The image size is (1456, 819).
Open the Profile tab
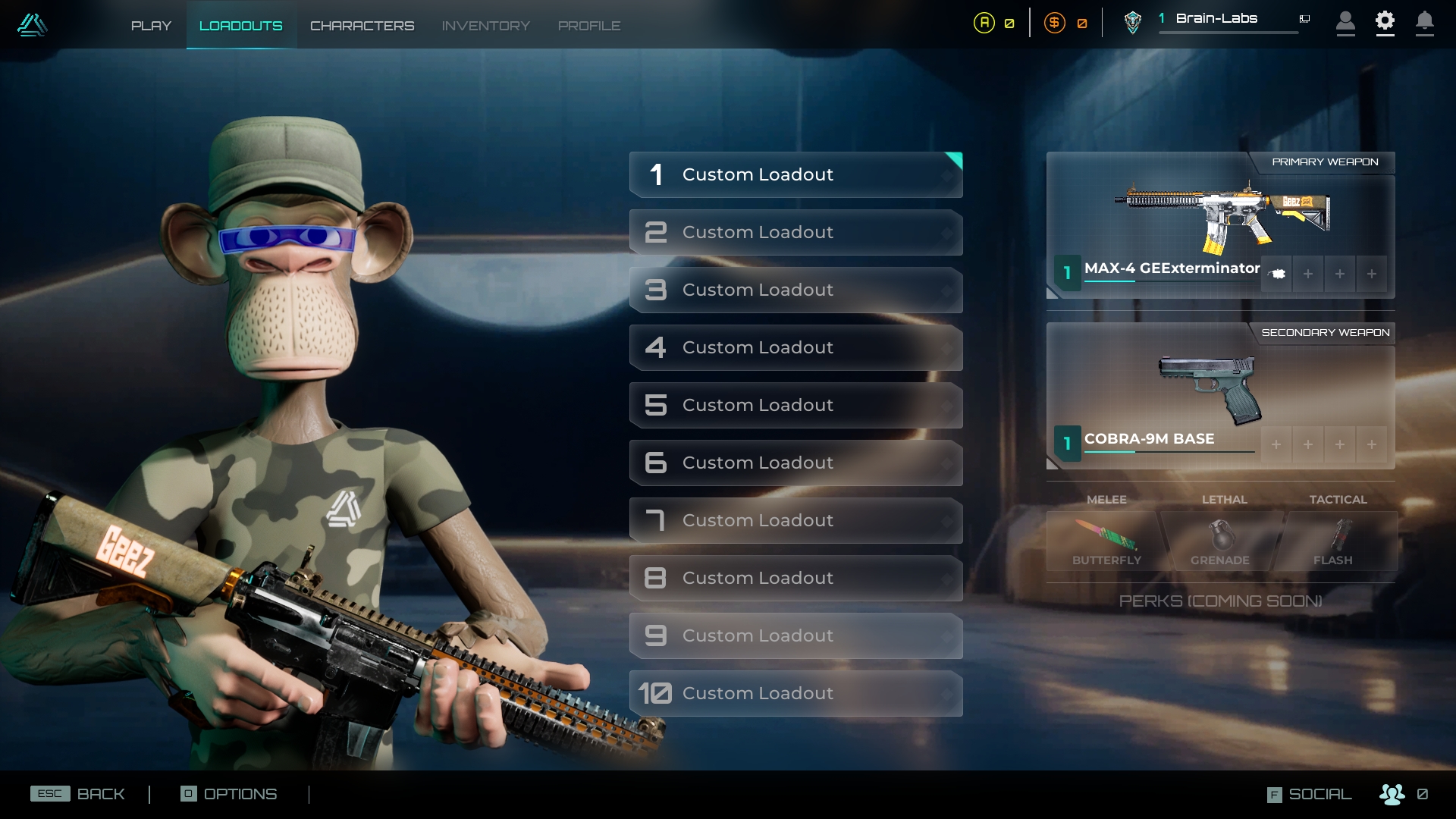click(589, 26)
